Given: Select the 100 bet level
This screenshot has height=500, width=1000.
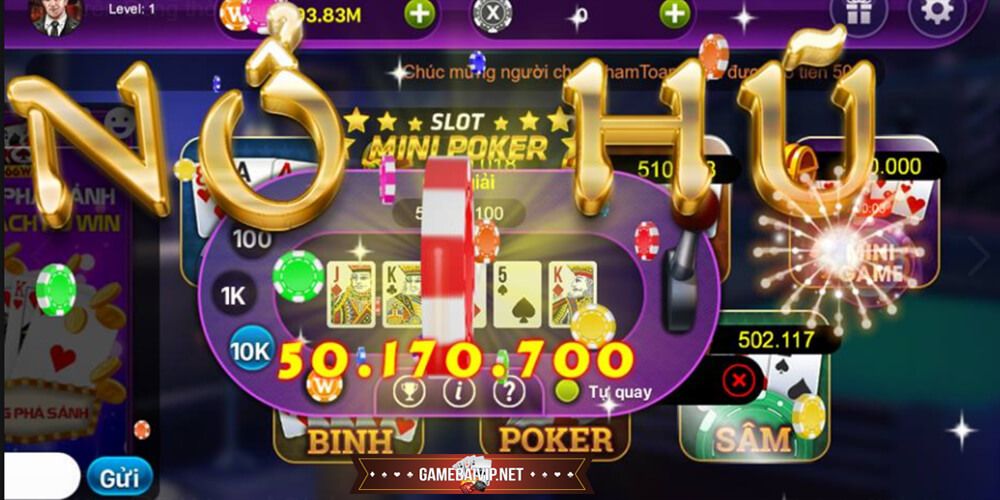Looking at the screenshot, I should (x=252, y=240).
